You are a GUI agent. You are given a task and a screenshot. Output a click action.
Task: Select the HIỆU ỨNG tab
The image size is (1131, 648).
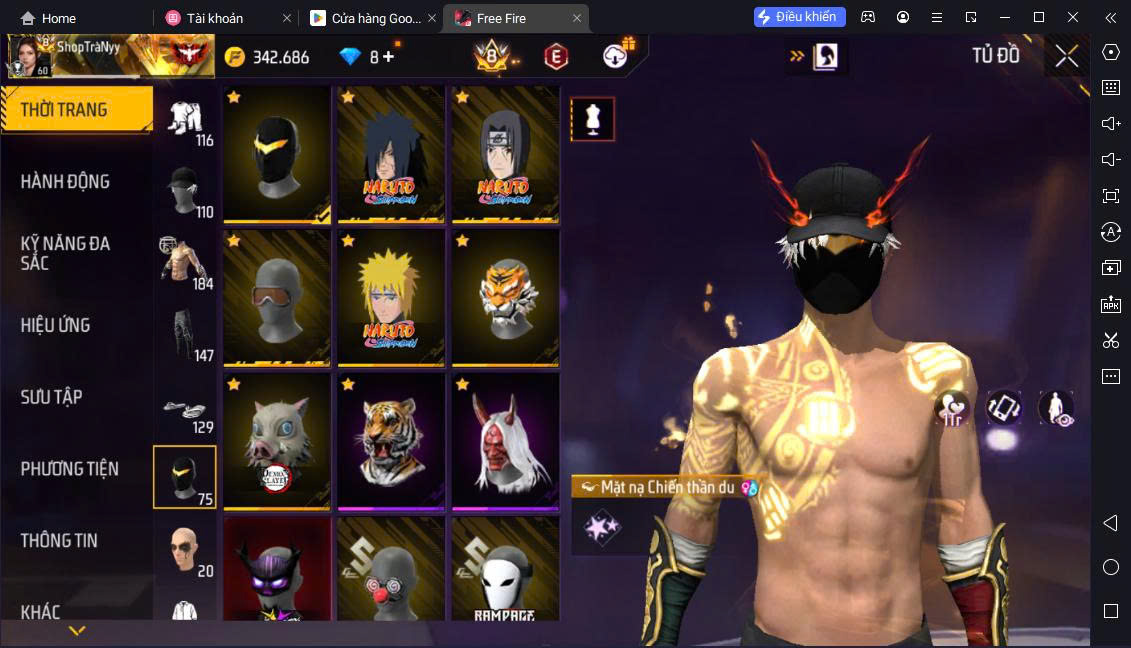click(x=56, y=325)
